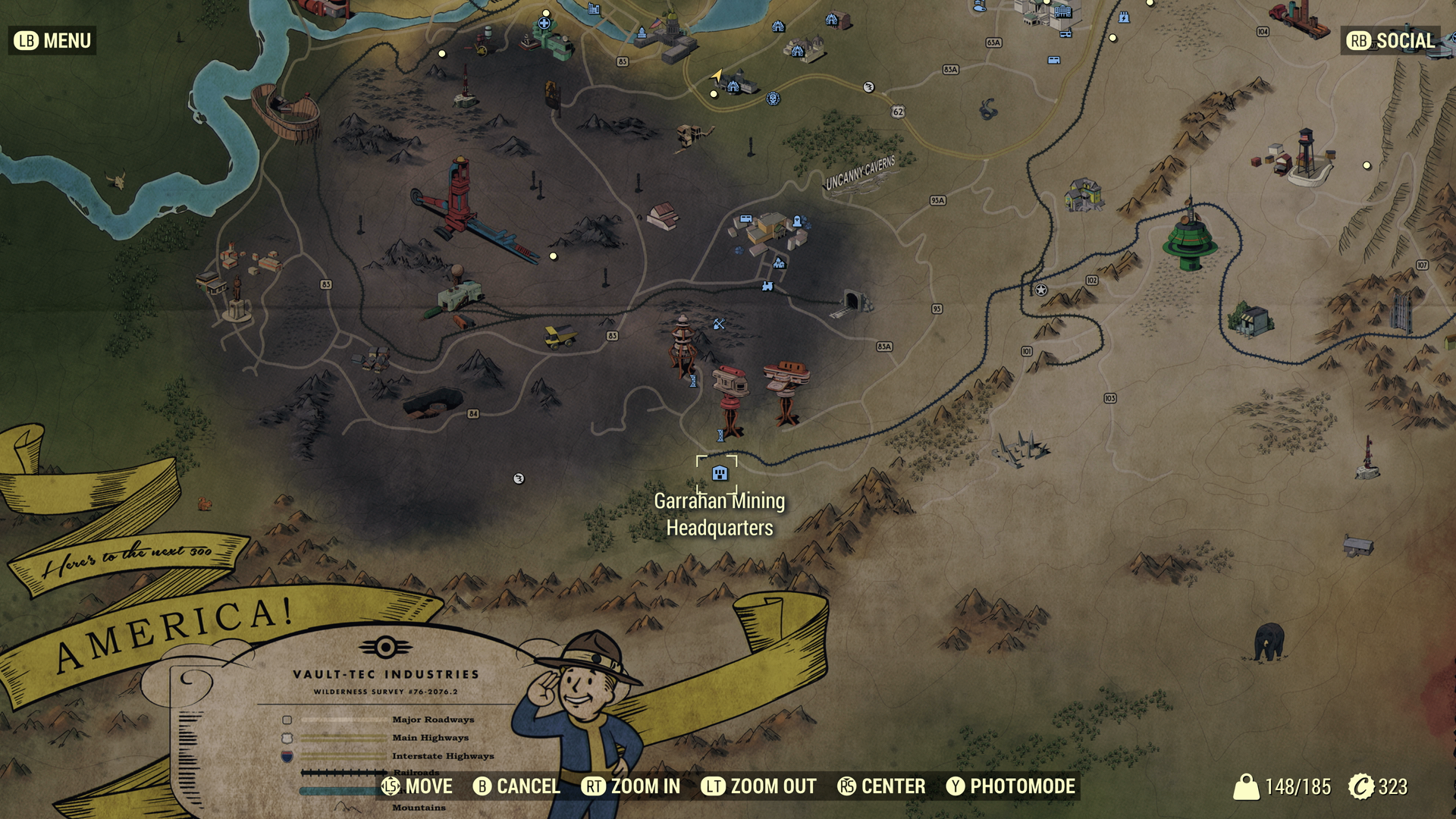Pick the yellow dump truck location

click(560, 335)
